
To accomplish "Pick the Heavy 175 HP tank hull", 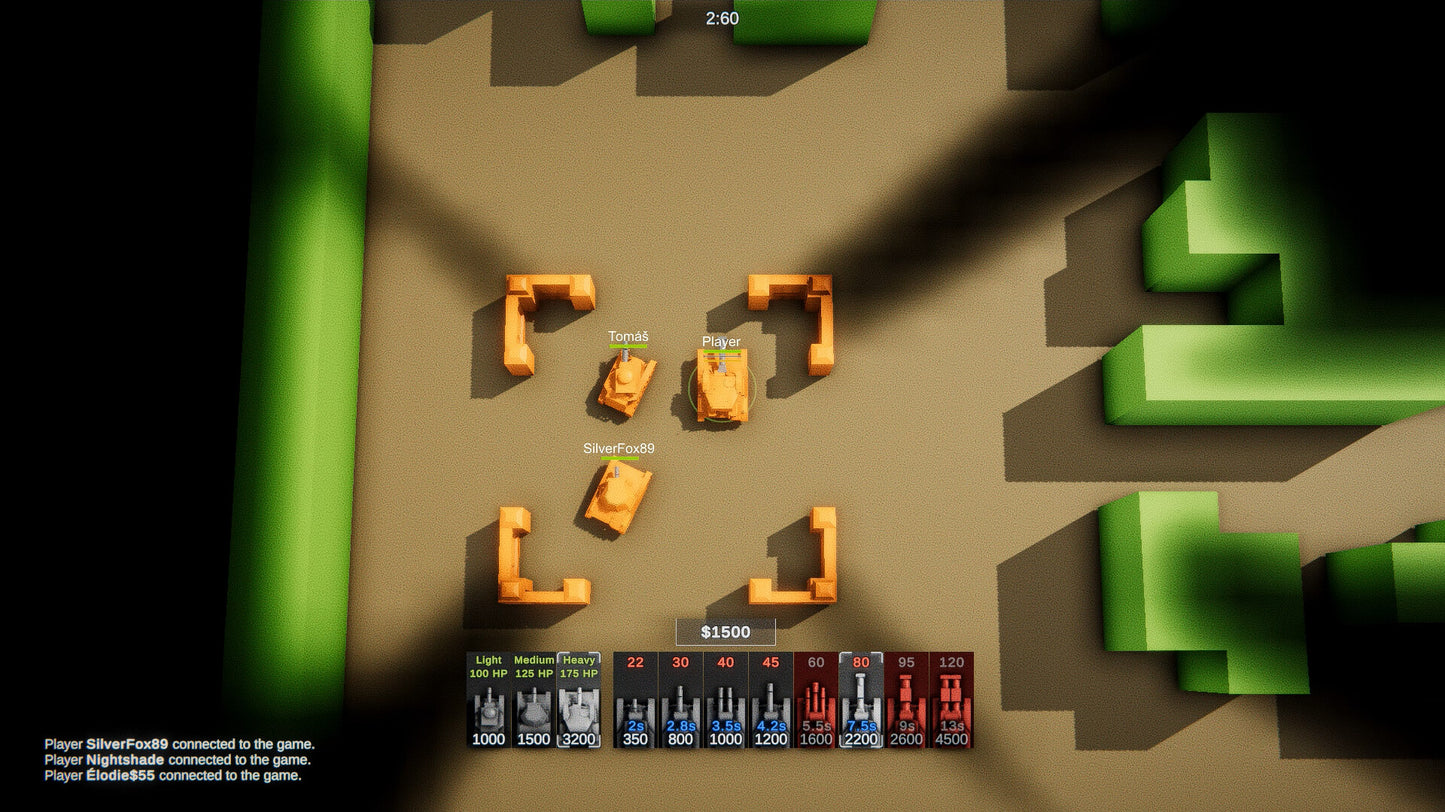I will click(x=579, y=700).
